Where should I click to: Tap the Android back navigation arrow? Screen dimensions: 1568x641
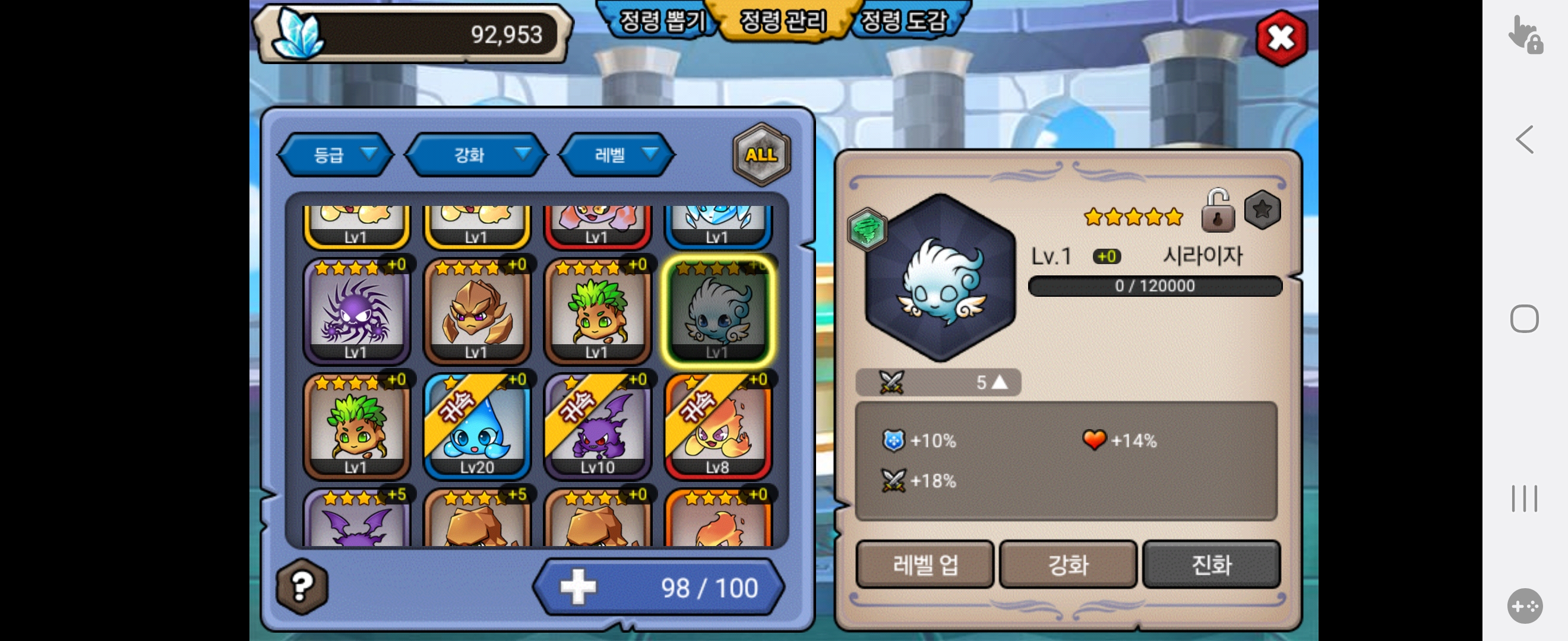coord(1524,140)
